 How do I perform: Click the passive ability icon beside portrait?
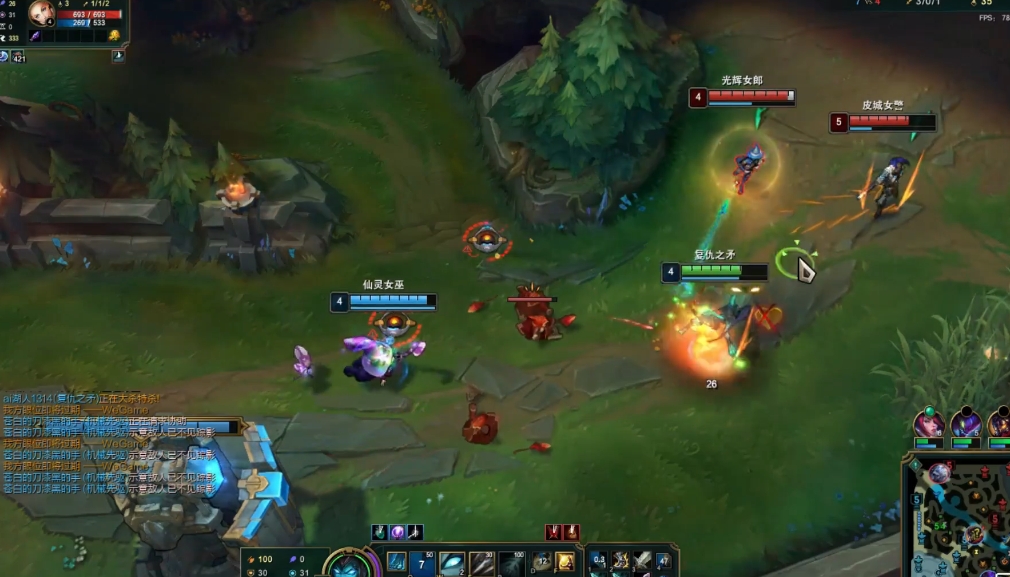click(x=396, y=561)
